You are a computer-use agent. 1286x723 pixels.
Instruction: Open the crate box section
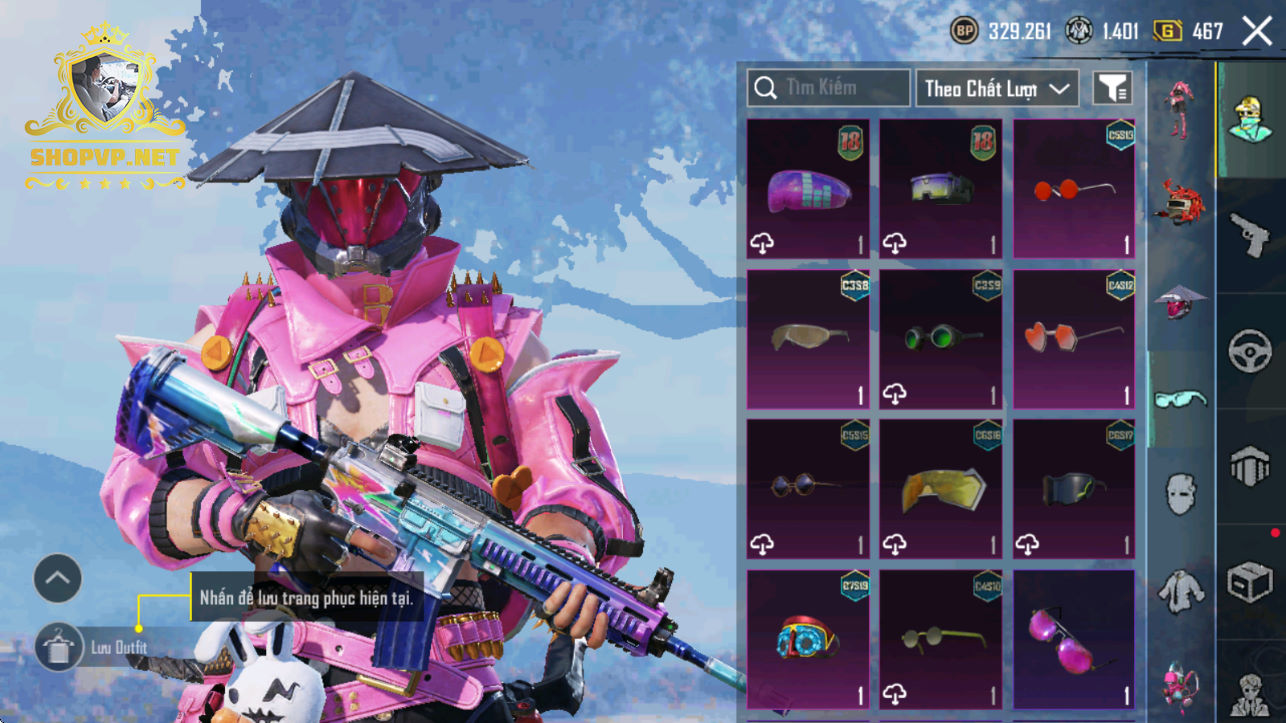[1249, 582]
